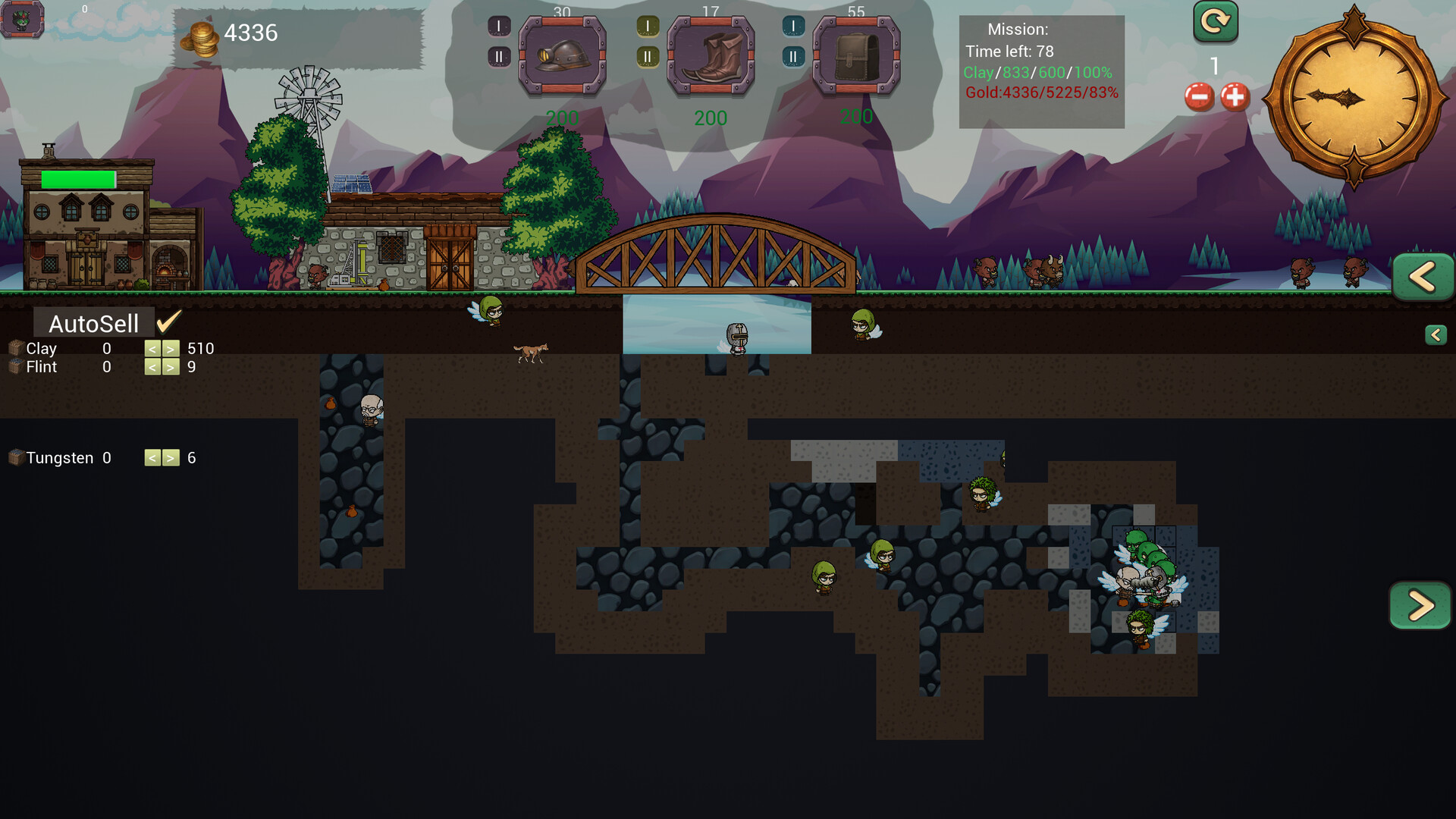Raise the Tungsten sell threshold

tap(171, 458)
